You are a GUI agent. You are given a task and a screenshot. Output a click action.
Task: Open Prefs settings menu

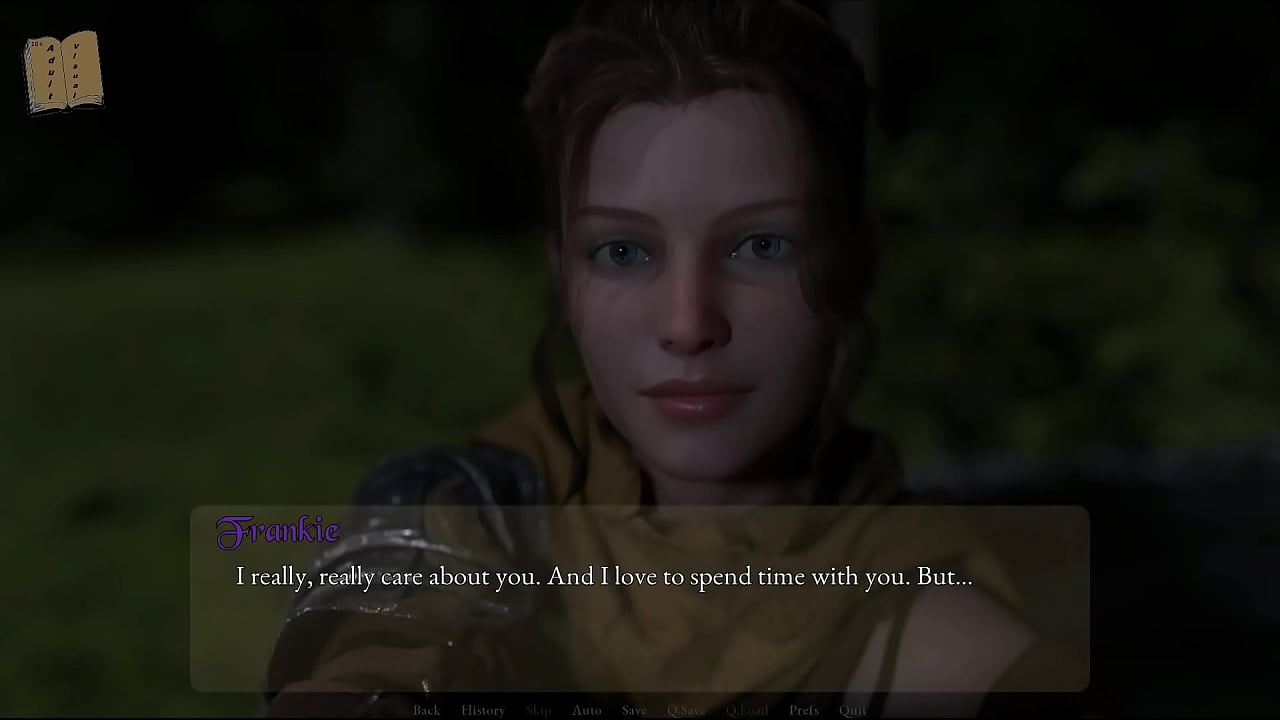pyautogui.click(x=804, y=710)
